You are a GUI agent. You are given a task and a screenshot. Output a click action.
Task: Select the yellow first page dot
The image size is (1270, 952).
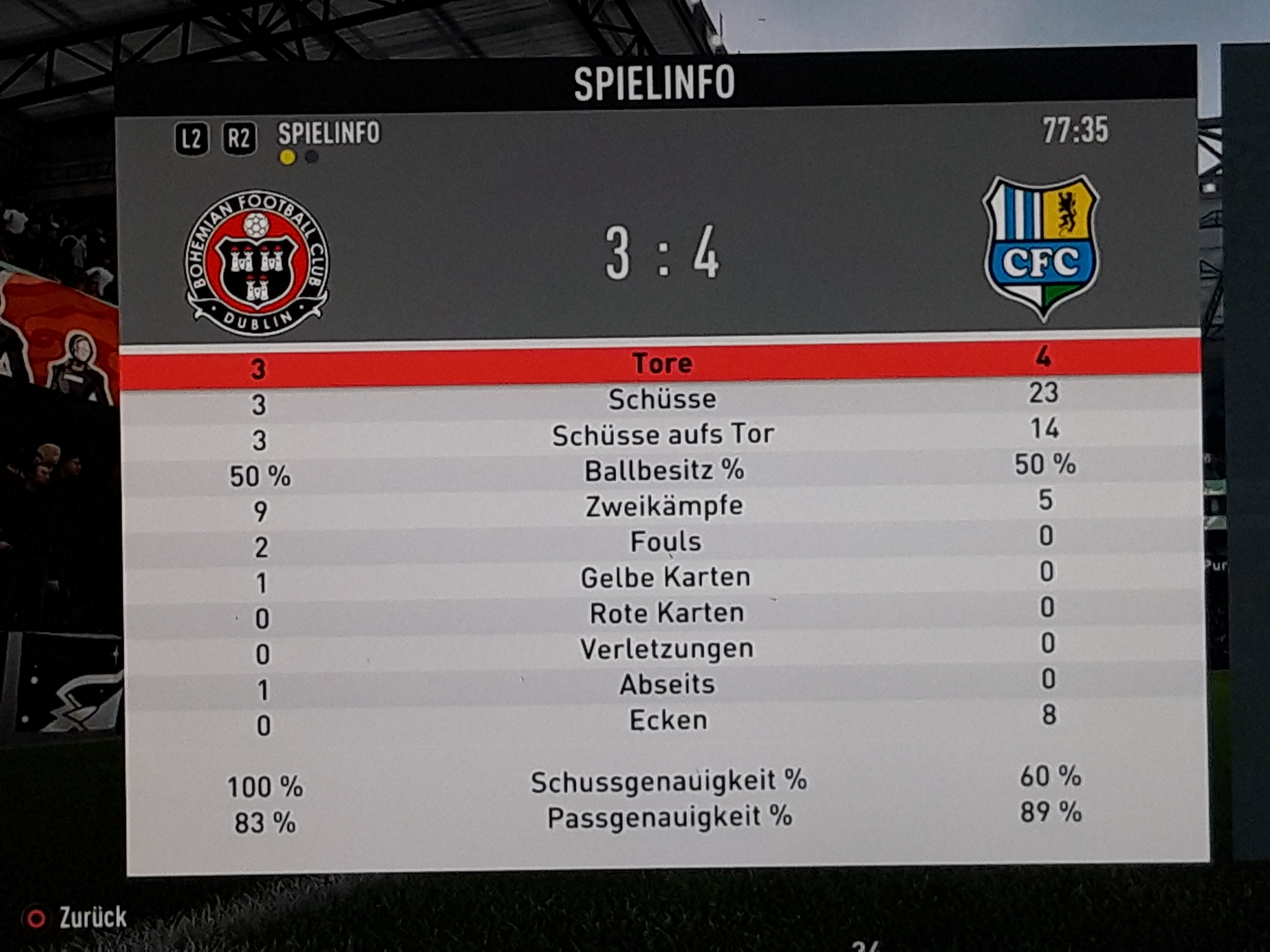point(288,157)
